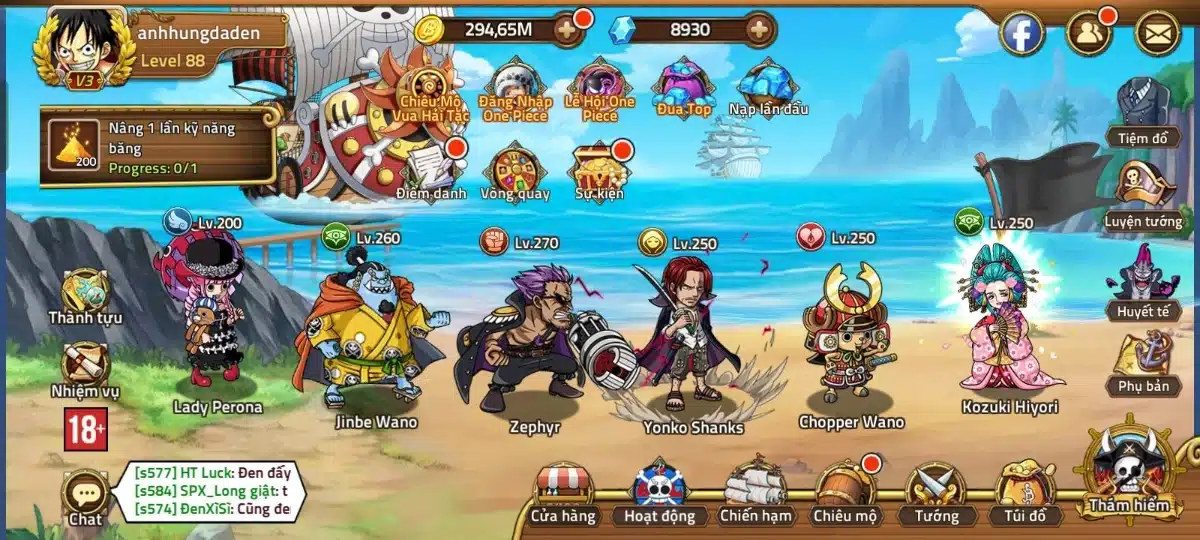Open Nhiệm vụ quests
This screenshot has height=540, width=1200.
coord(86,368)
